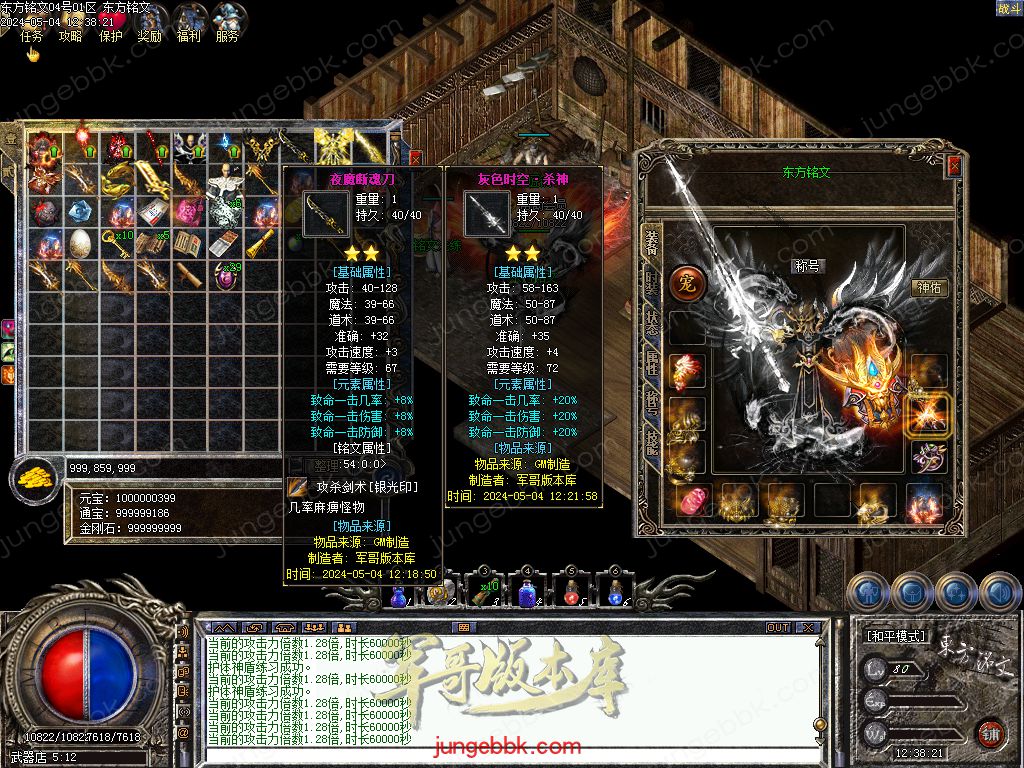This screenshot has width=1024, height=768.
Task: Open the red 铺 shop button
Action: click(x=990, y=732)
